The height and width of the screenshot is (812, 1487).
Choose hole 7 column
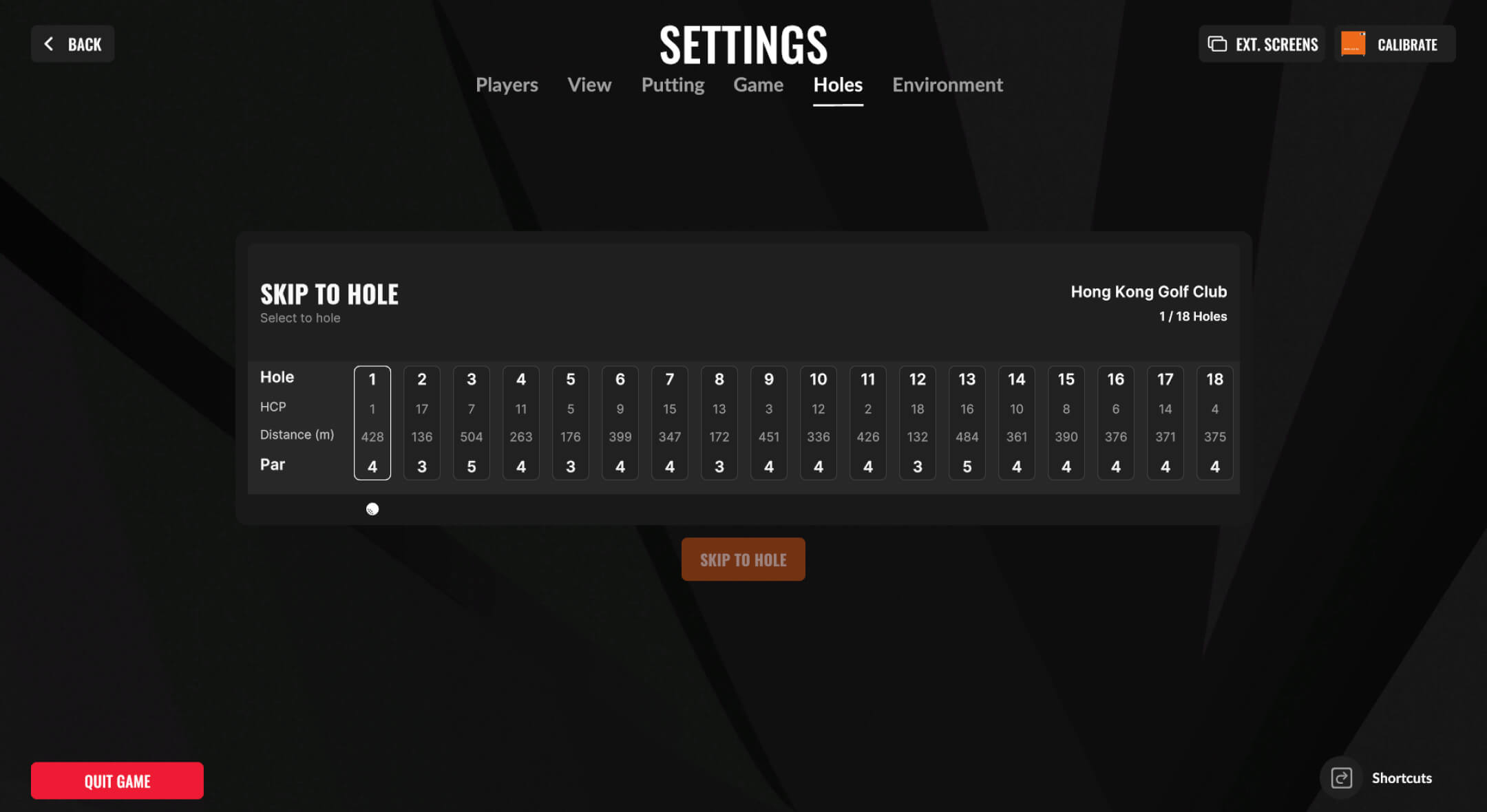point(670,423)
